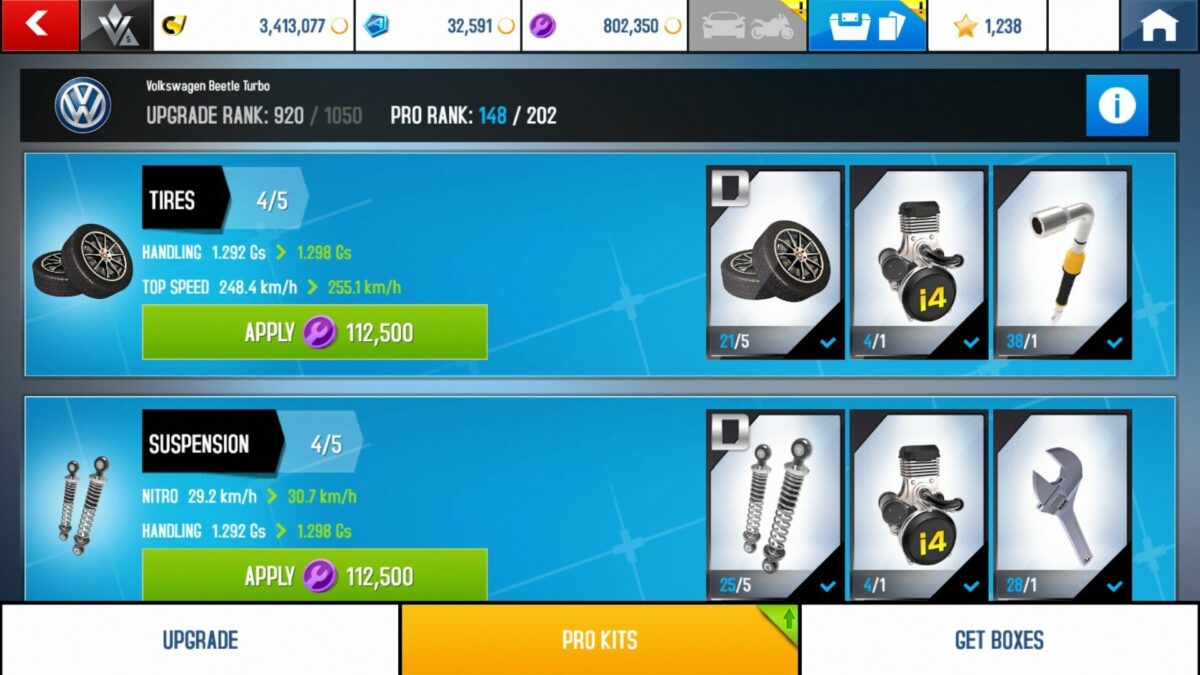Select the suspension springs blueprint card
This screenshot has width=1200, height=675.
775,505
